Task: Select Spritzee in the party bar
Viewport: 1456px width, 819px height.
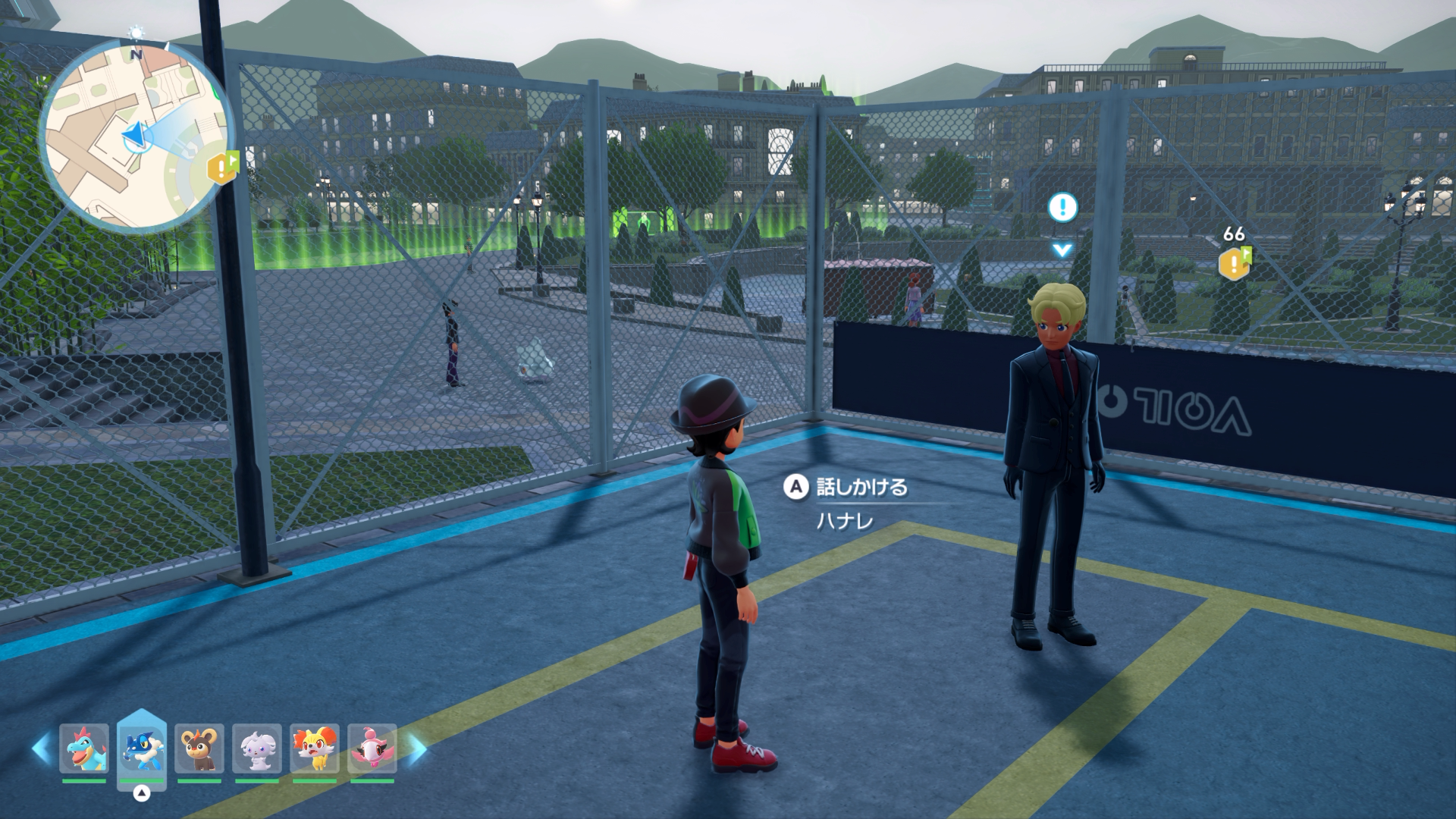Action: (x=372, y=748)
